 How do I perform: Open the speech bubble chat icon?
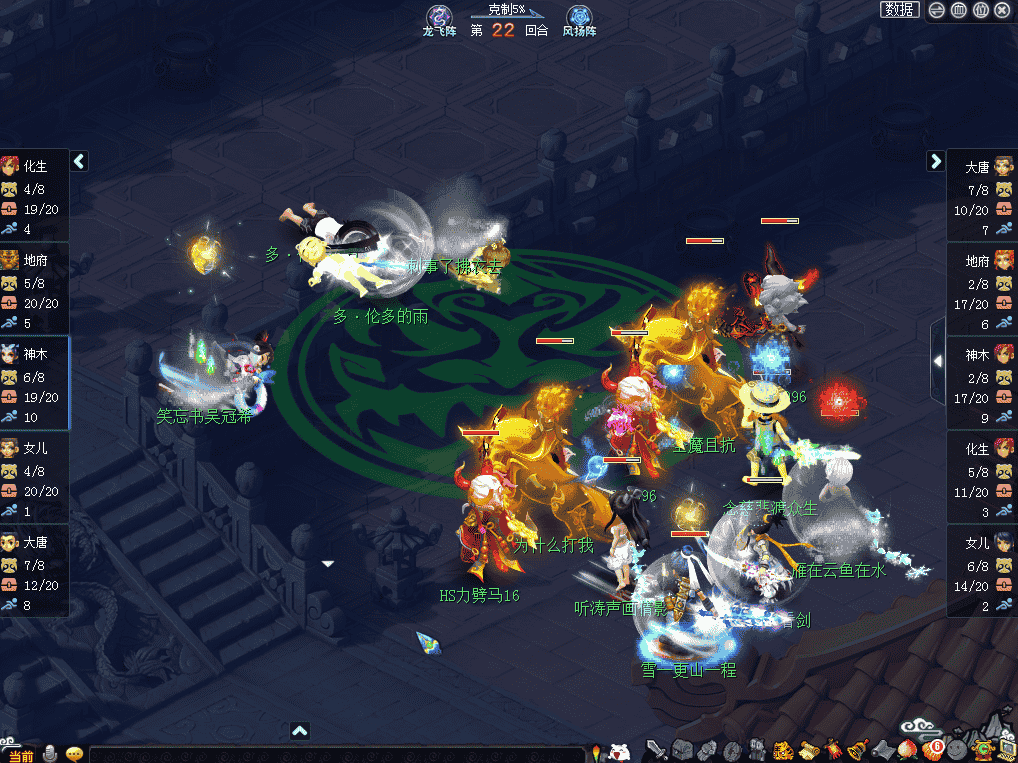click(x=74, y=755)
